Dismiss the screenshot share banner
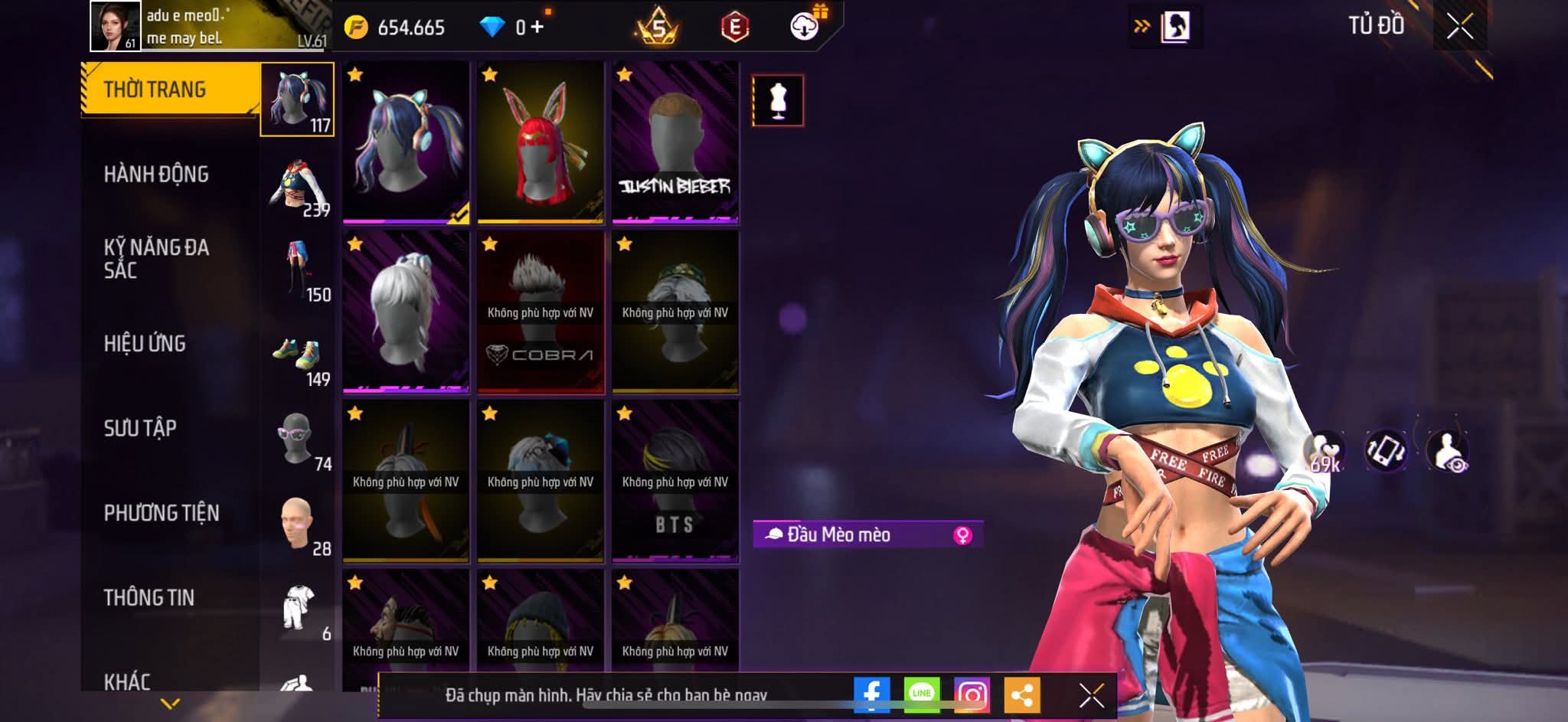The width and height of the screenshot is (1568, 722). pyautogui.click(x=1091, y=695)
